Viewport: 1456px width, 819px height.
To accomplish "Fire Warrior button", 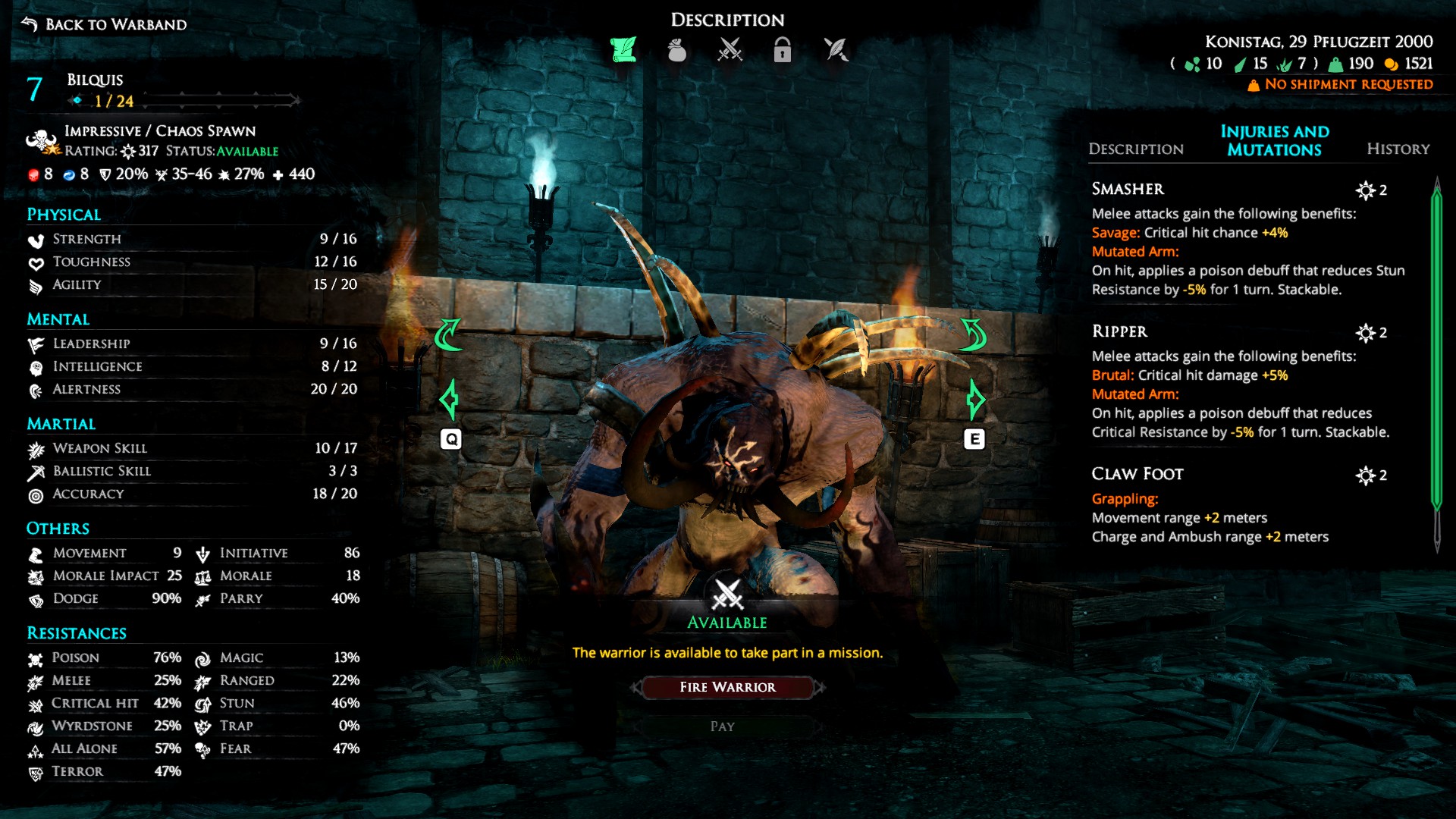I will (727, 687).
